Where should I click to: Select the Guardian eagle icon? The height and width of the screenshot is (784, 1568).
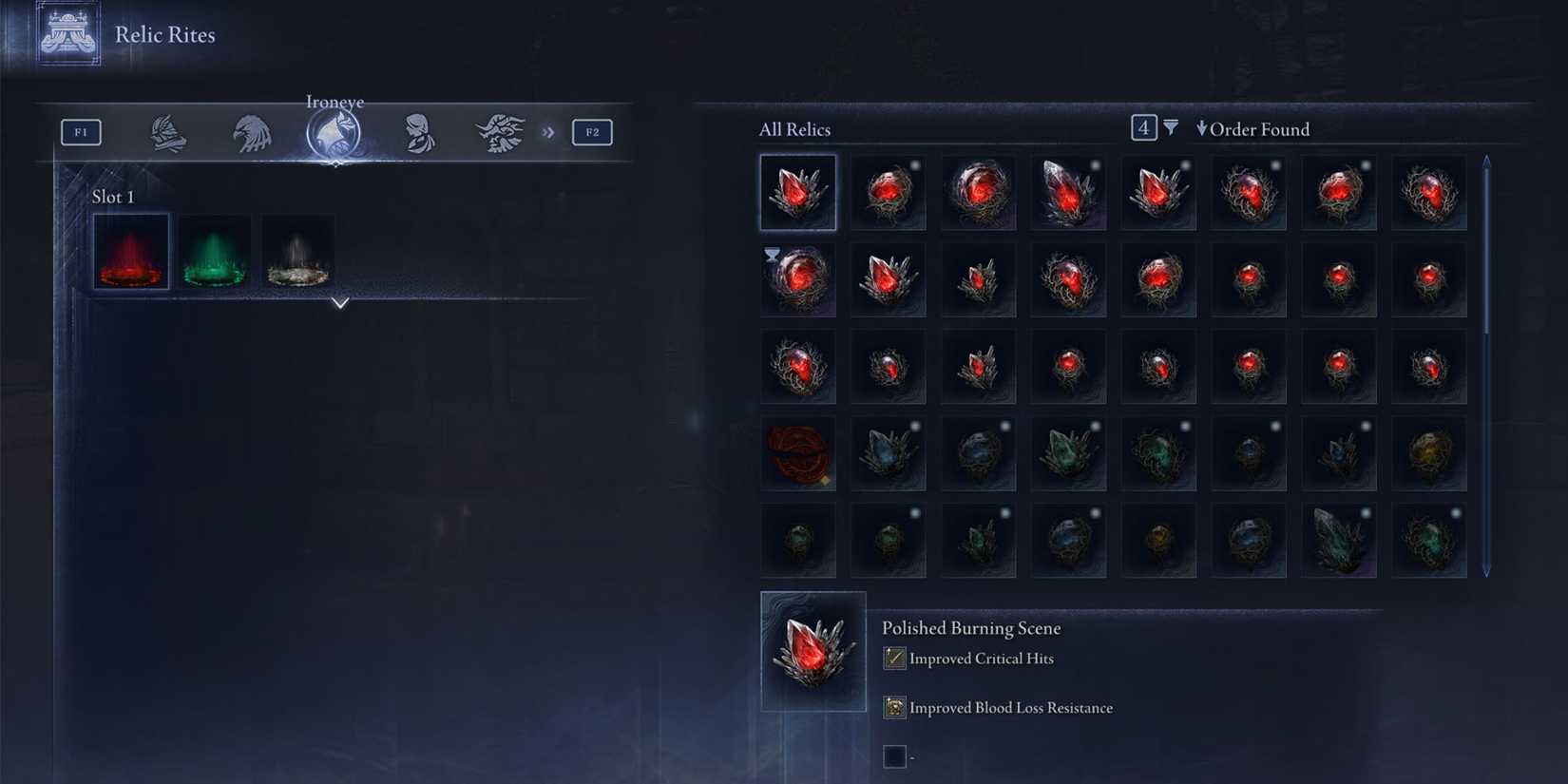point(252,133)
